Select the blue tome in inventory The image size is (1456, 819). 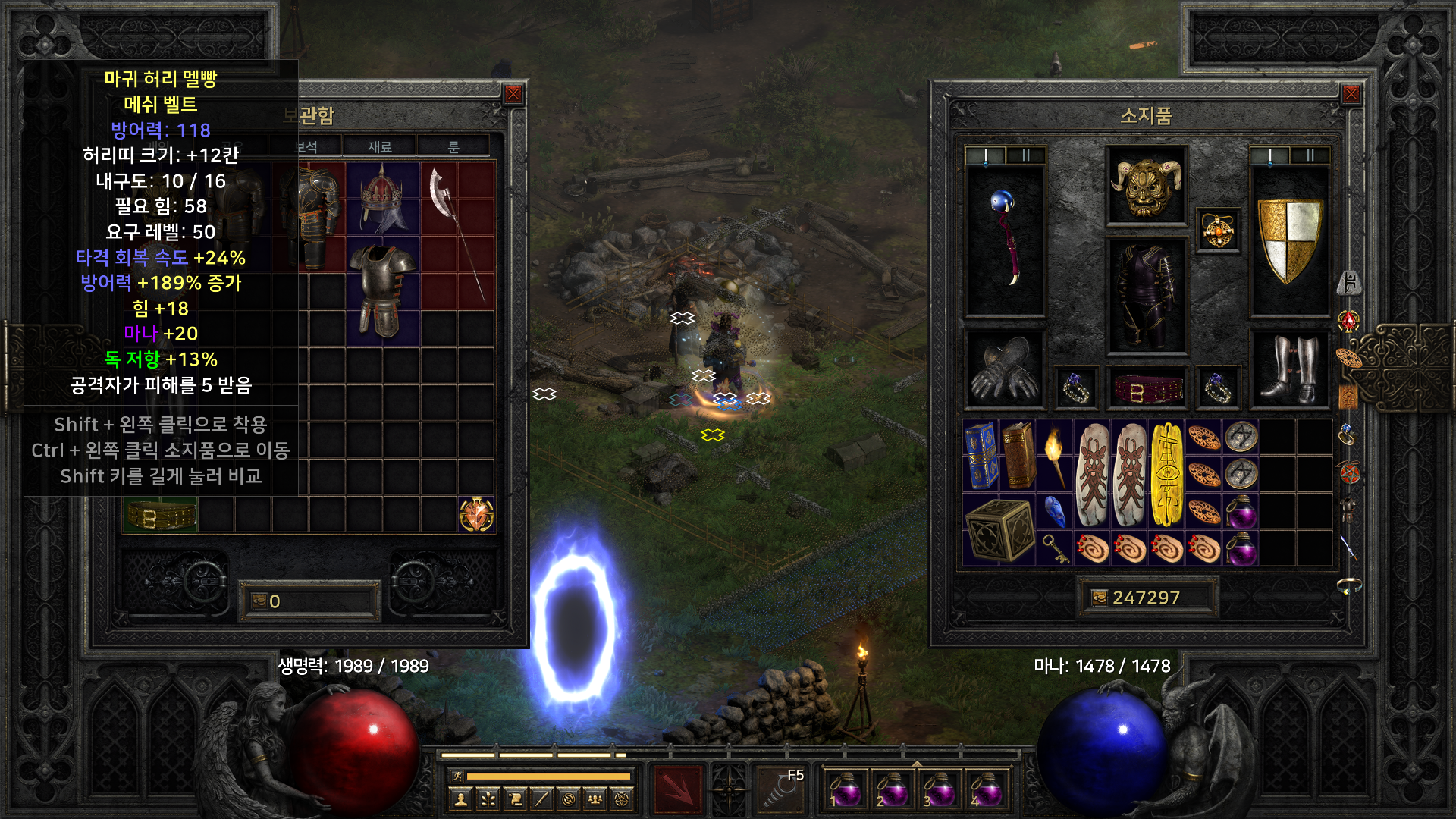coord(981,455)
